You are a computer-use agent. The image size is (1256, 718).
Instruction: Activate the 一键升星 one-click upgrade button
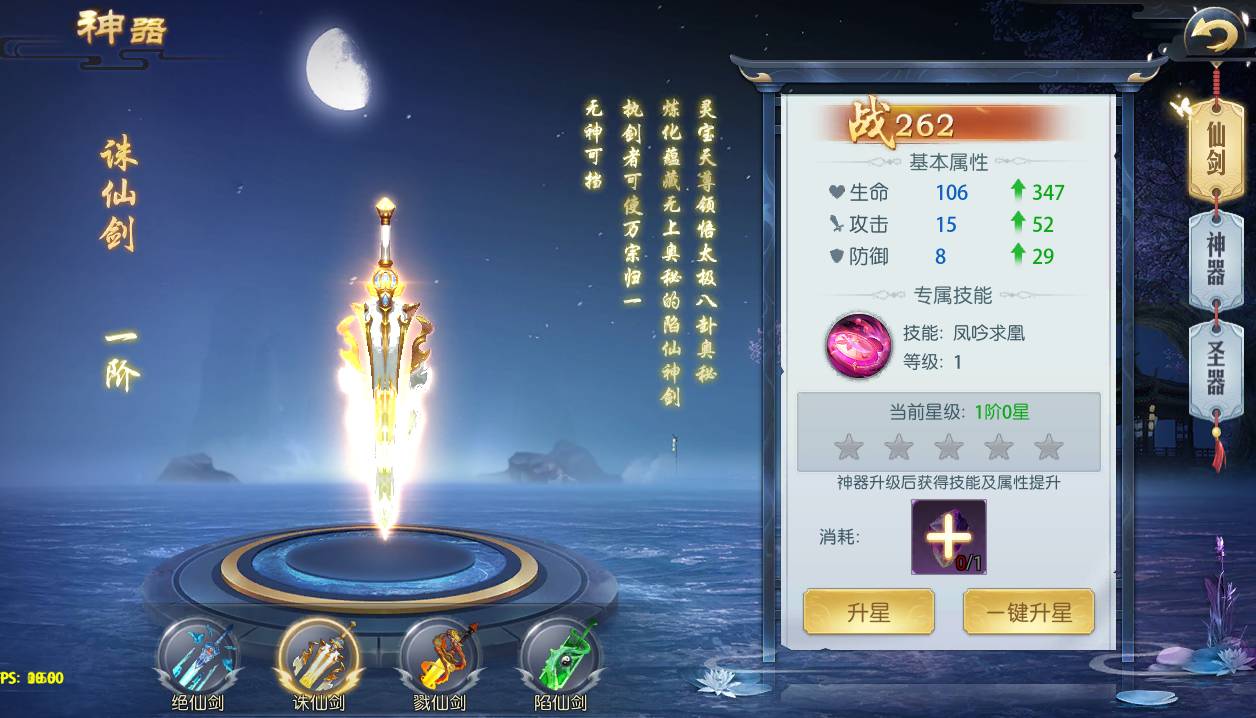click(1028, 612)
